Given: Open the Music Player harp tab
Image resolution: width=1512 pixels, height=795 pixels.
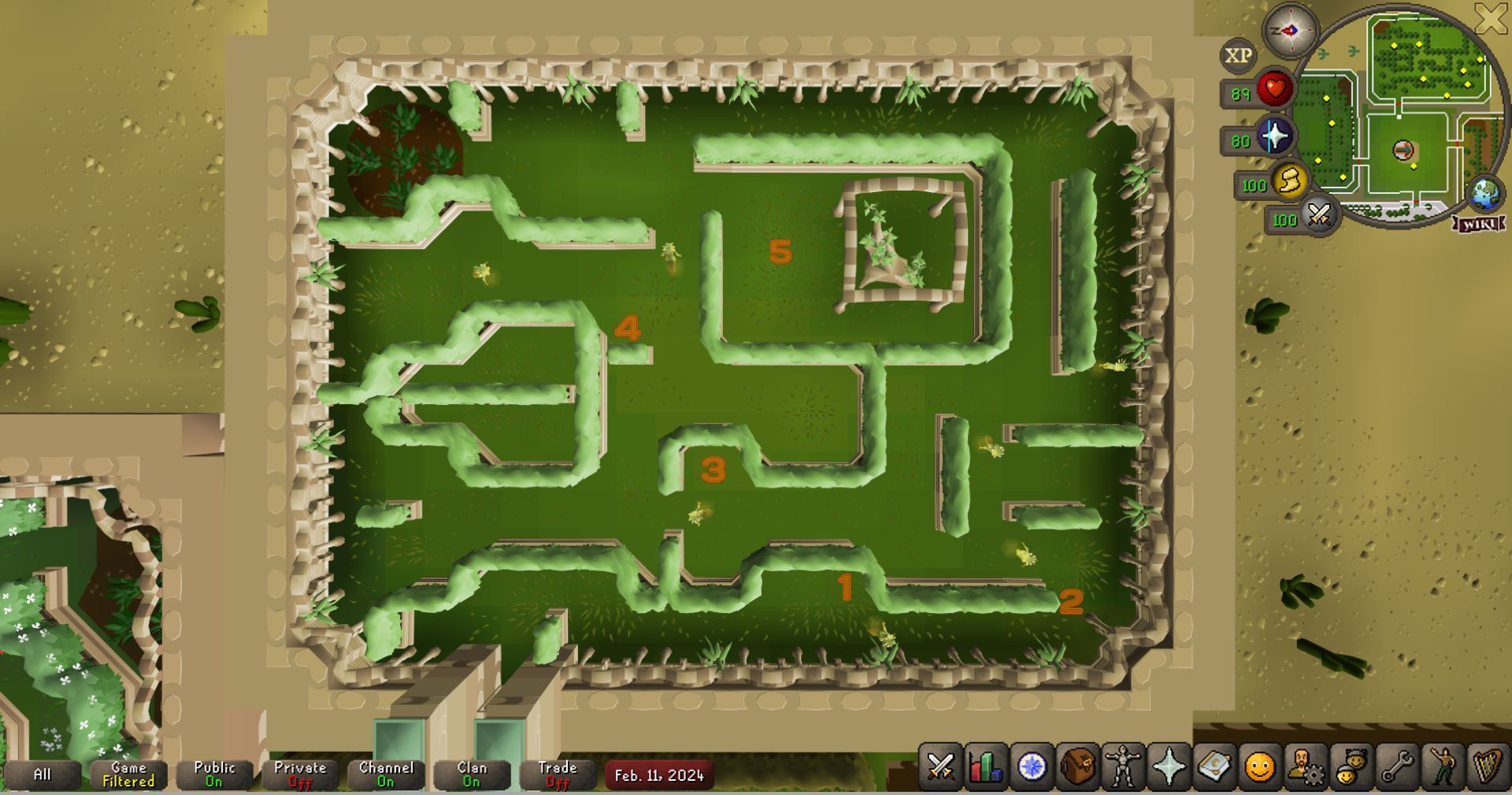Looking at the screenshot, I should coord(1487,765).
